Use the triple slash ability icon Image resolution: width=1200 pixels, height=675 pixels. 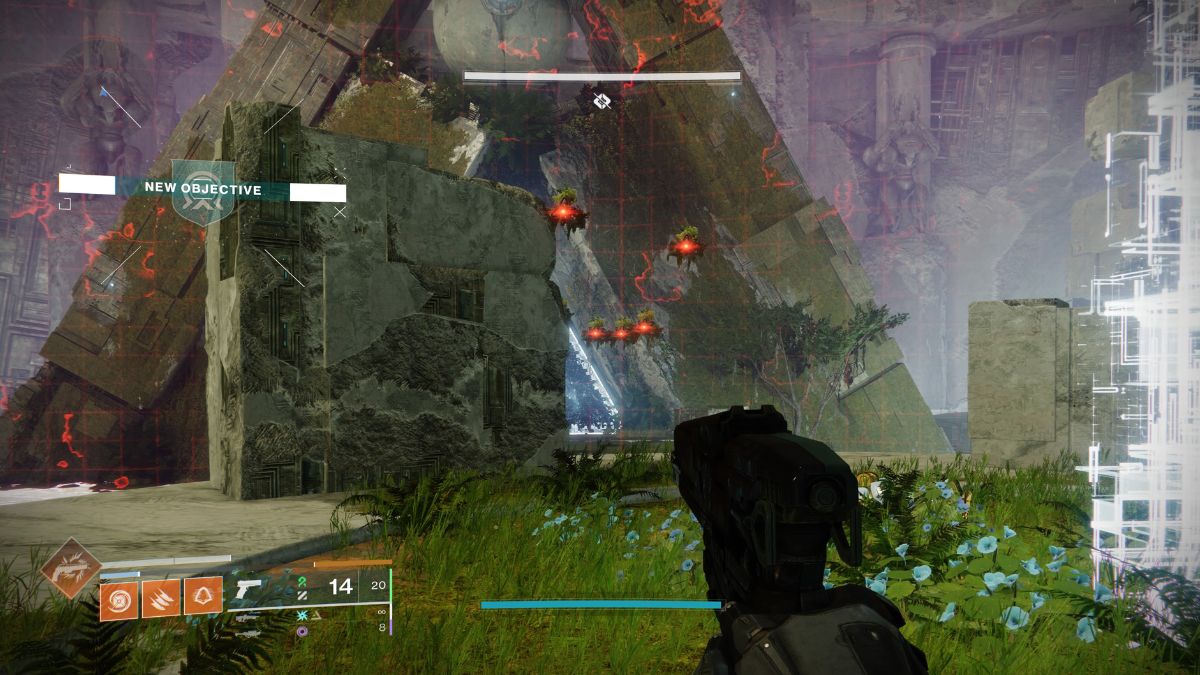click(x=161, y=598)
